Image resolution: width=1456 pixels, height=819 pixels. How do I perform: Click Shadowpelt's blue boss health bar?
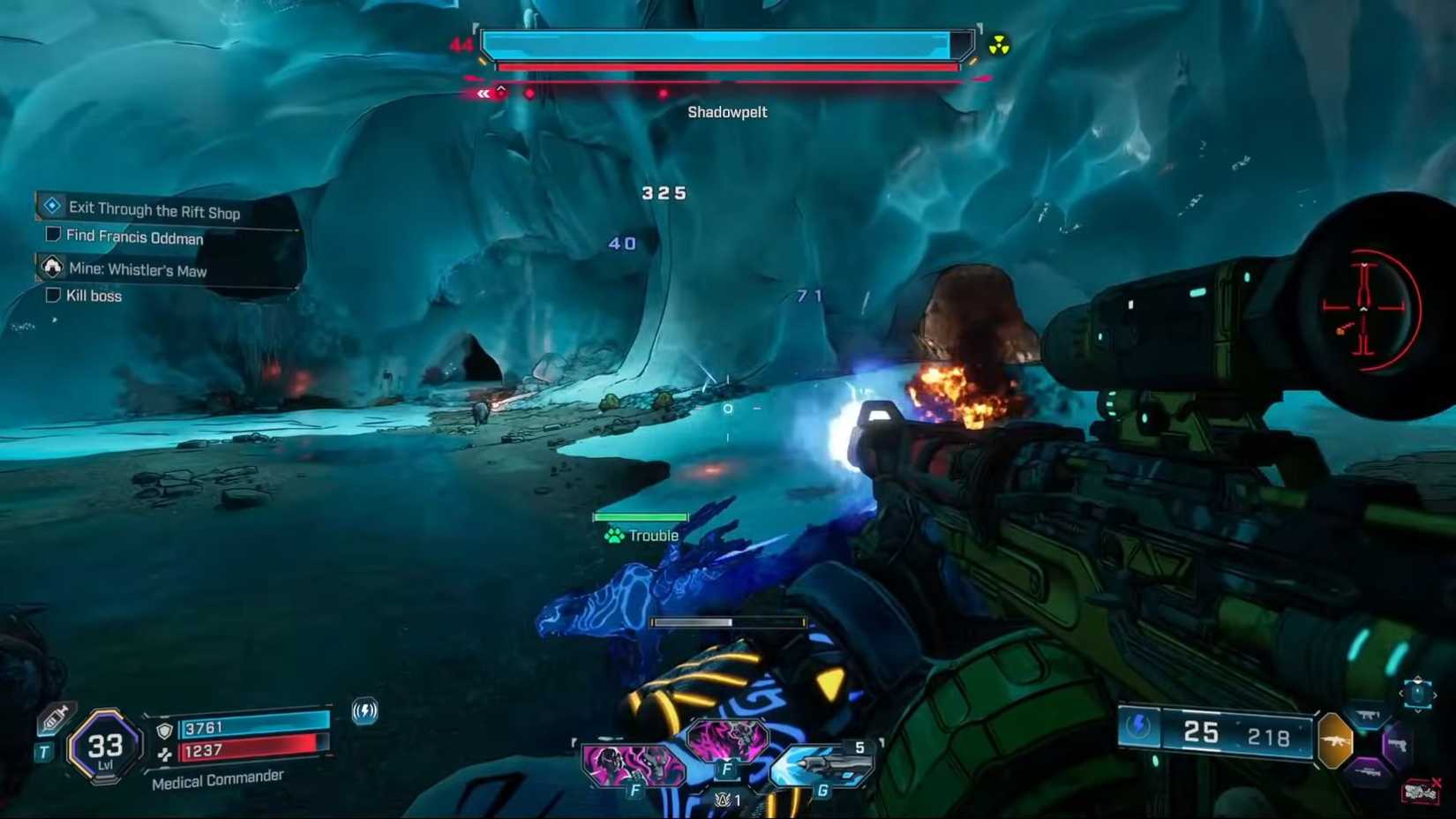click(724, 41)
